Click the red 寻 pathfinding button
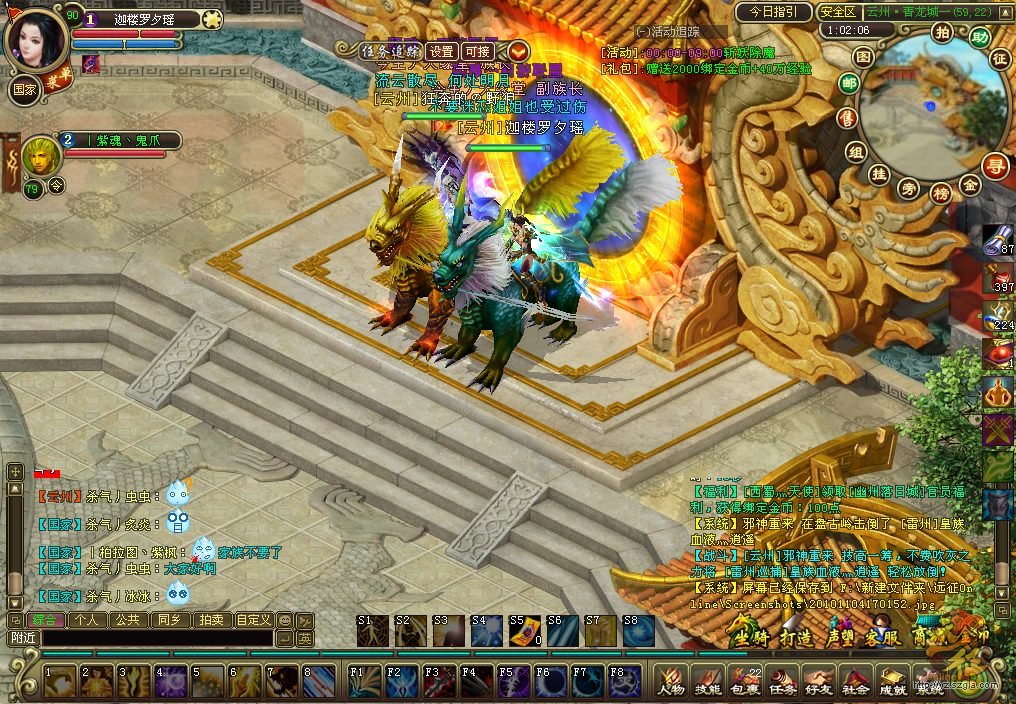Screen dimensions: 1016x704 click(994, 165)
